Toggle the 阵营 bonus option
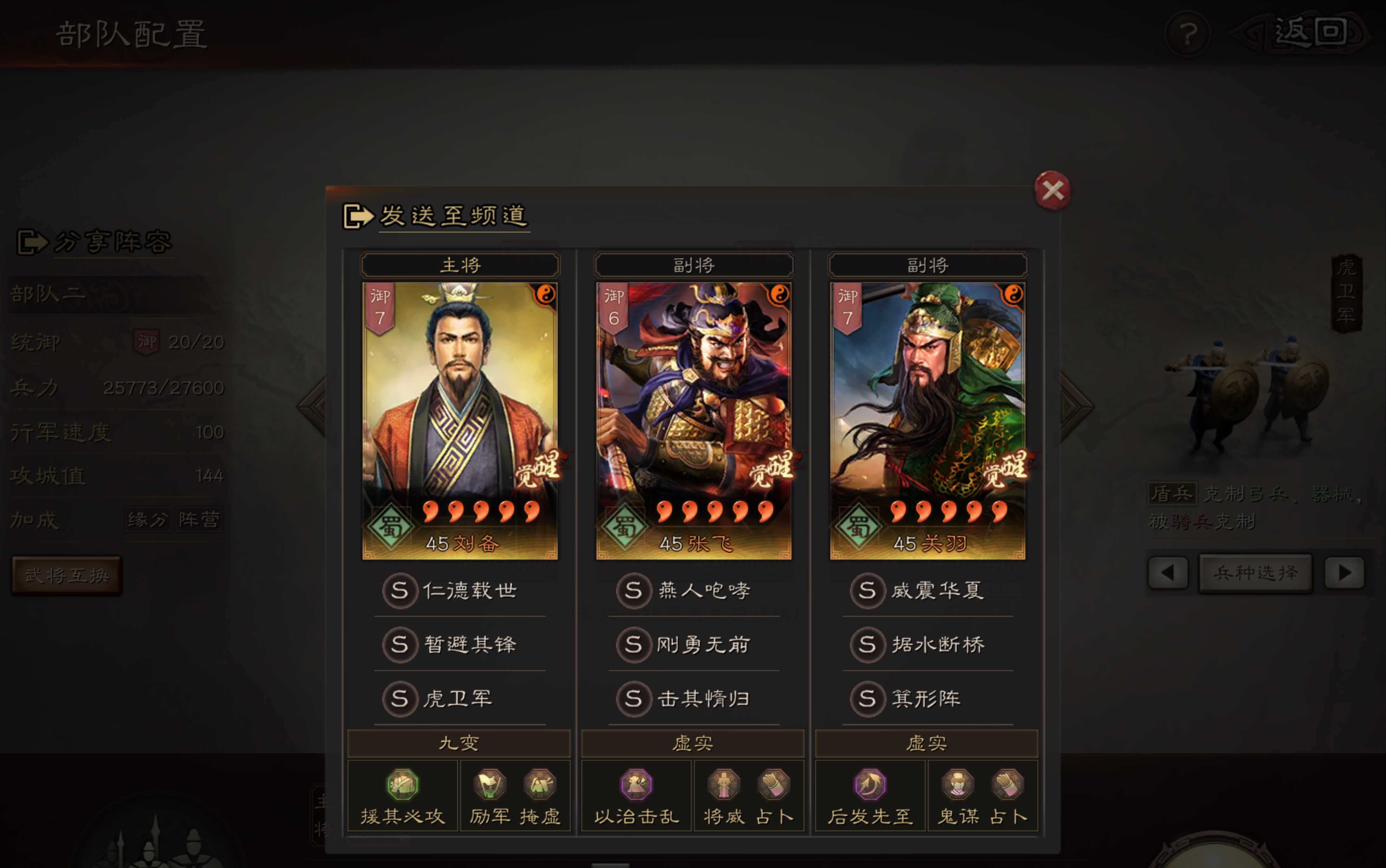The image size is (1386, 868). pyautogui.click(x=198, y=518)
